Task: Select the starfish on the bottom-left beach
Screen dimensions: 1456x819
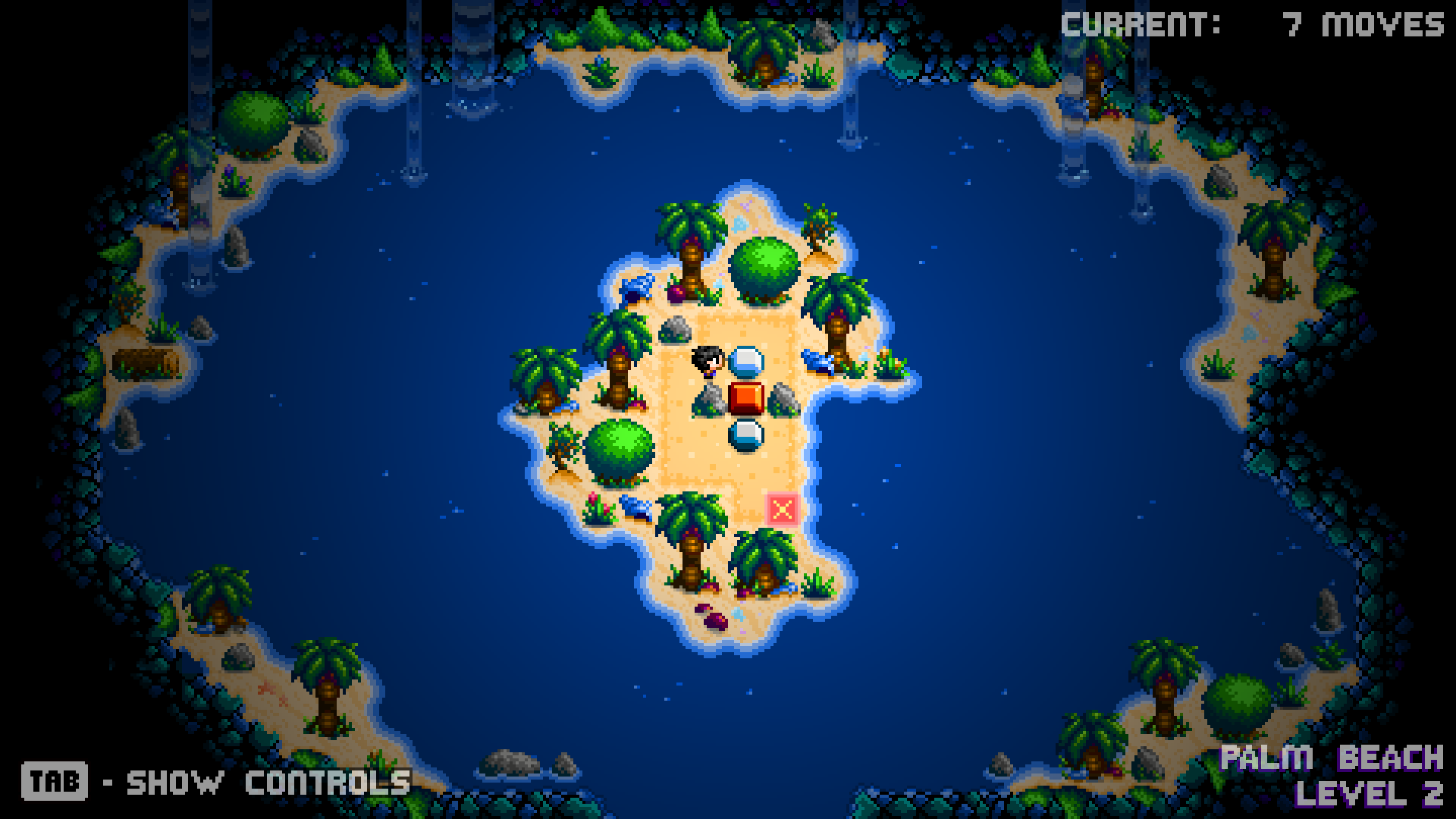Action: pos(267,689)
